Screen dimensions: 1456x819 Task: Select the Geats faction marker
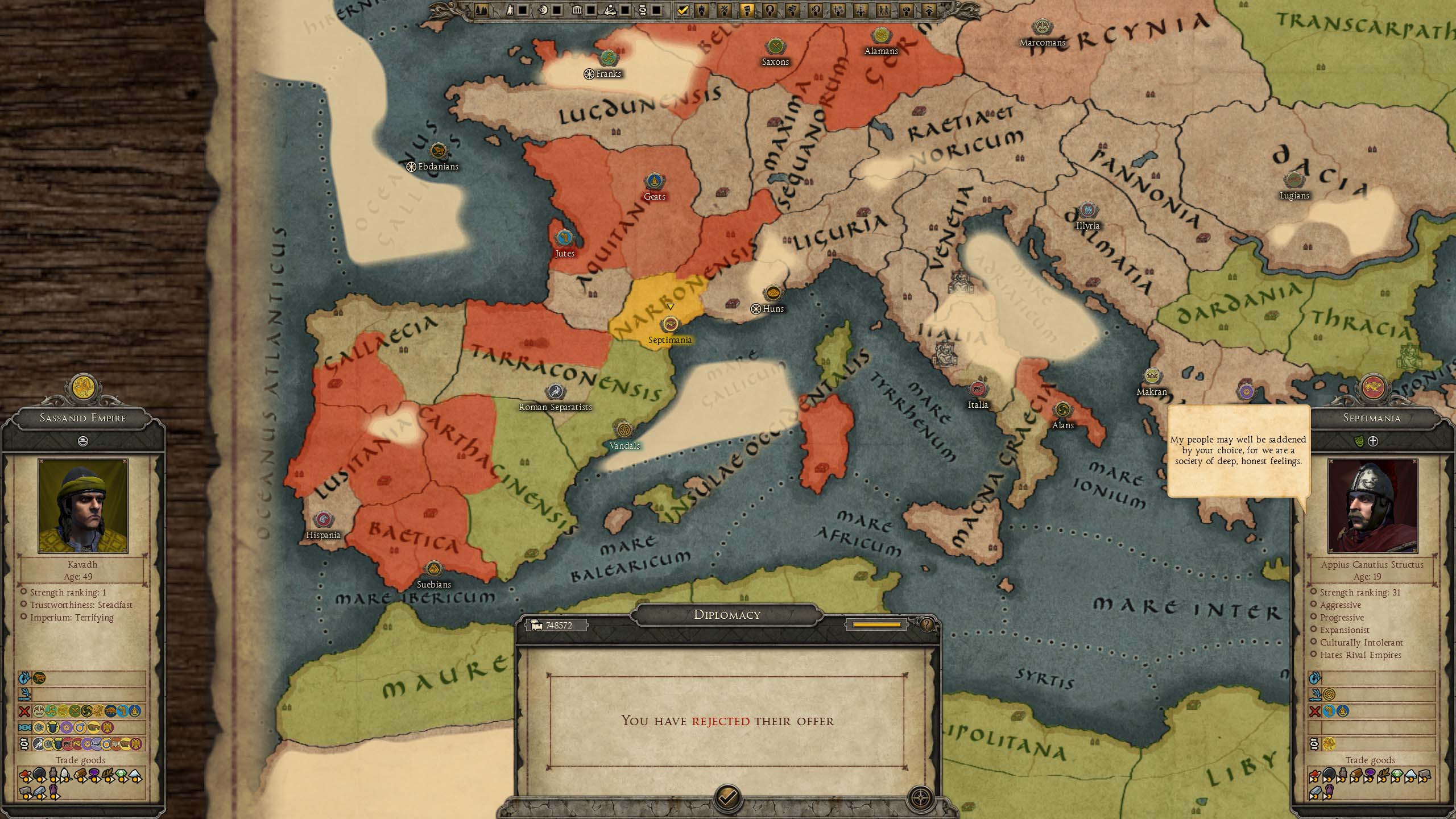[655, 181]
